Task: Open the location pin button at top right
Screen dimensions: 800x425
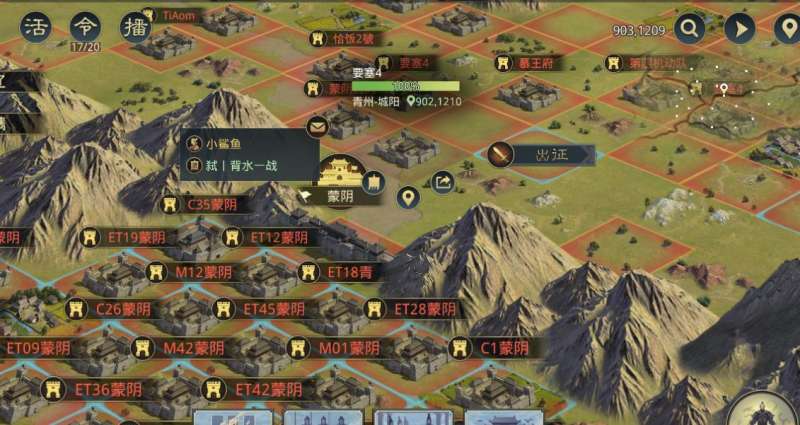Action: point(787,28)
